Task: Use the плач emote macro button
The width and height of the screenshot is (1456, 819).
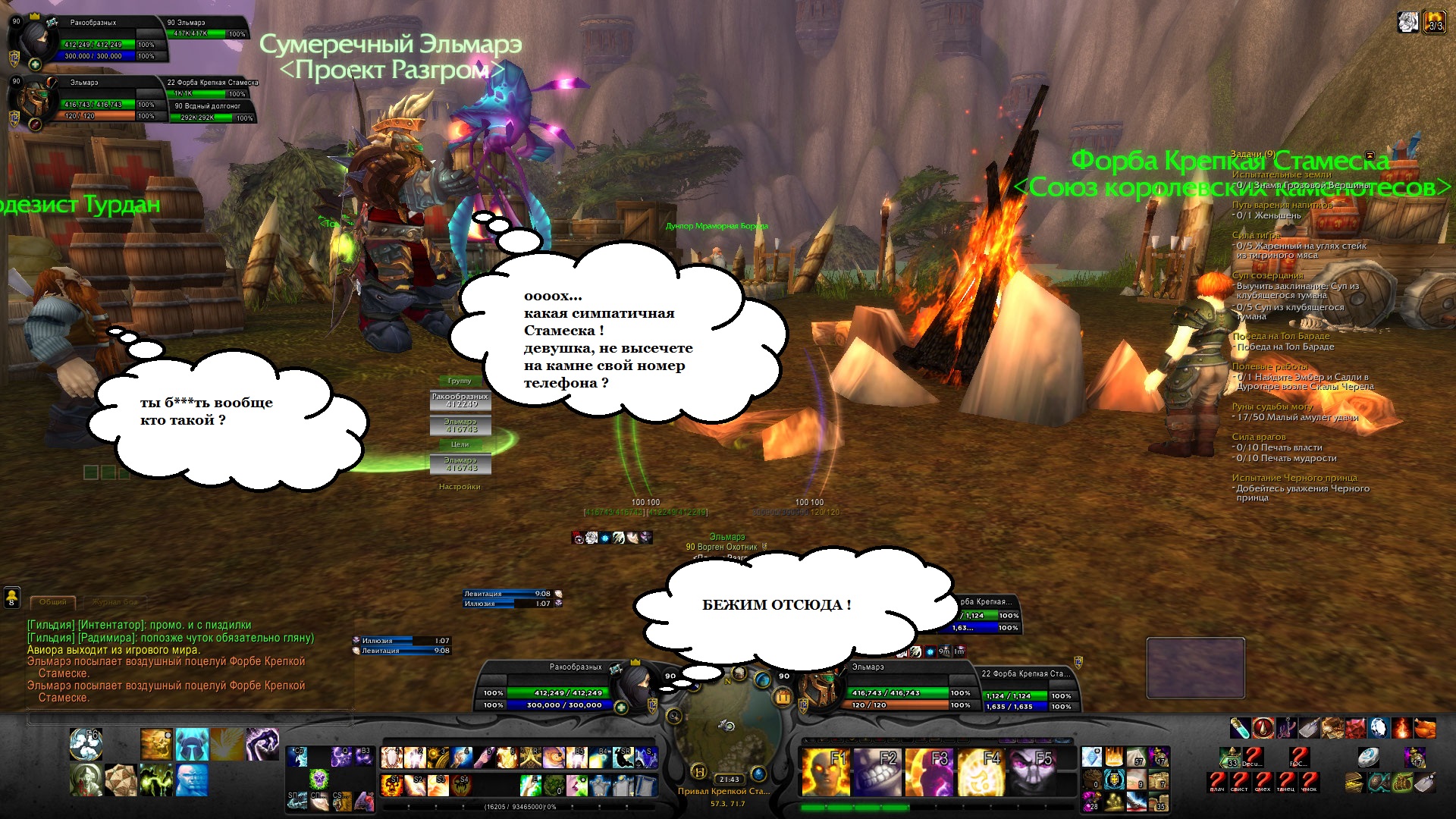Action: [x=1217, y=780]
